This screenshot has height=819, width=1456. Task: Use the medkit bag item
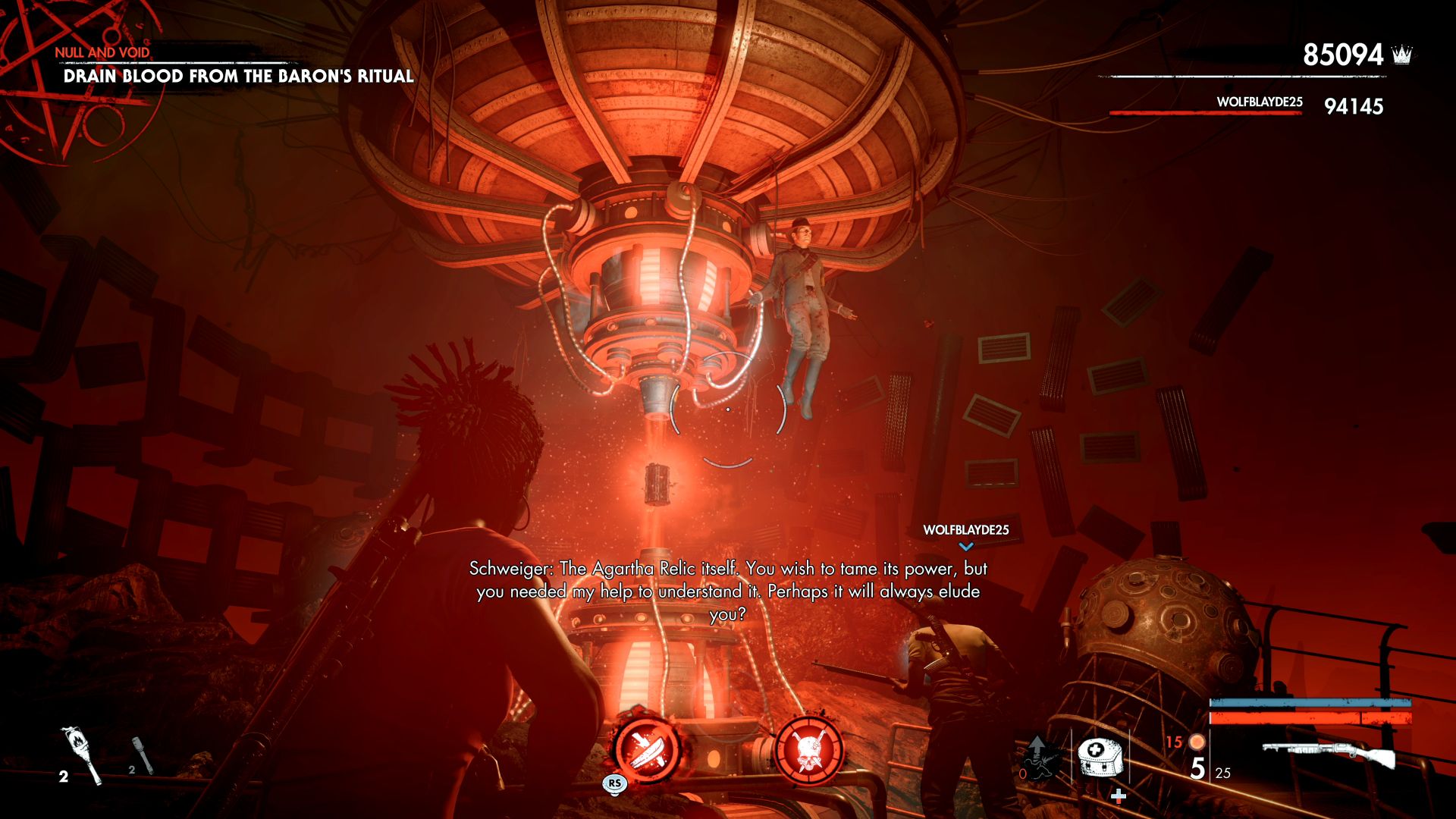pos(1100,757)
